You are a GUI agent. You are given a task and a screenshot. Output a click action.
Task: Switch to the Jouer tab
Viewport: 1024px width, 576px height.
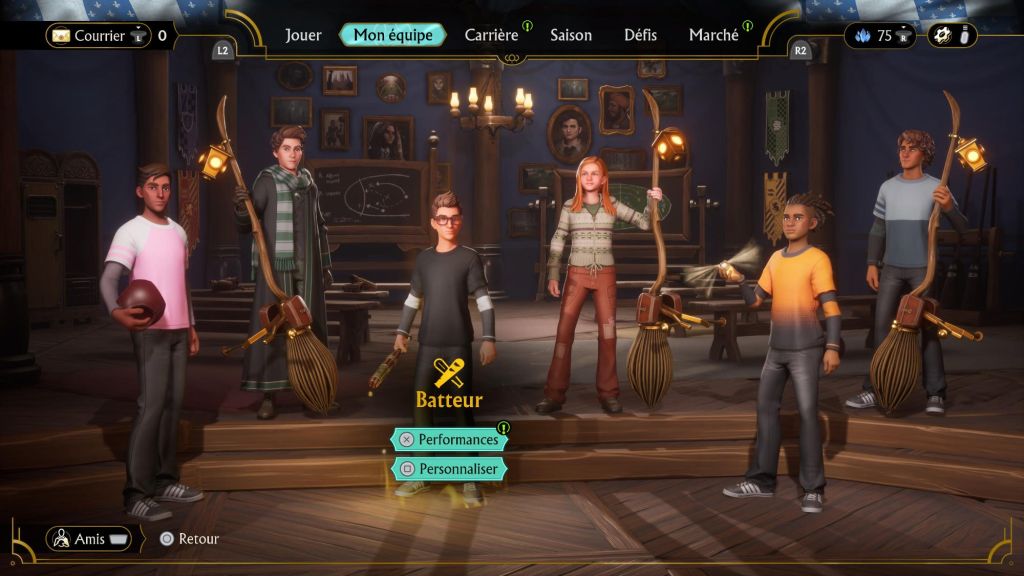pos(303,35)
